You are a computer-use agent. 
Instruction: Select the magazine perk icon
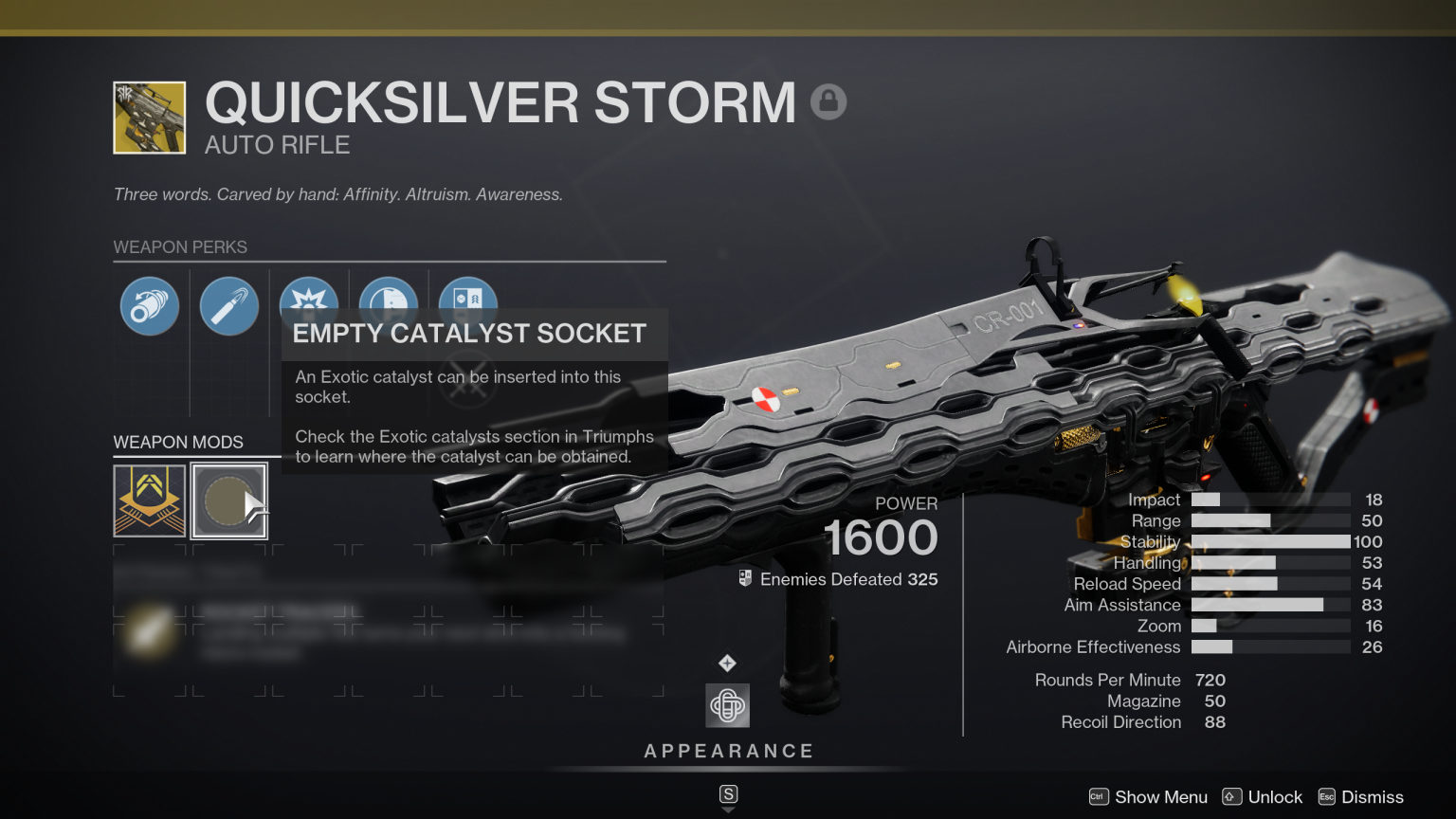tap(229, 305)
